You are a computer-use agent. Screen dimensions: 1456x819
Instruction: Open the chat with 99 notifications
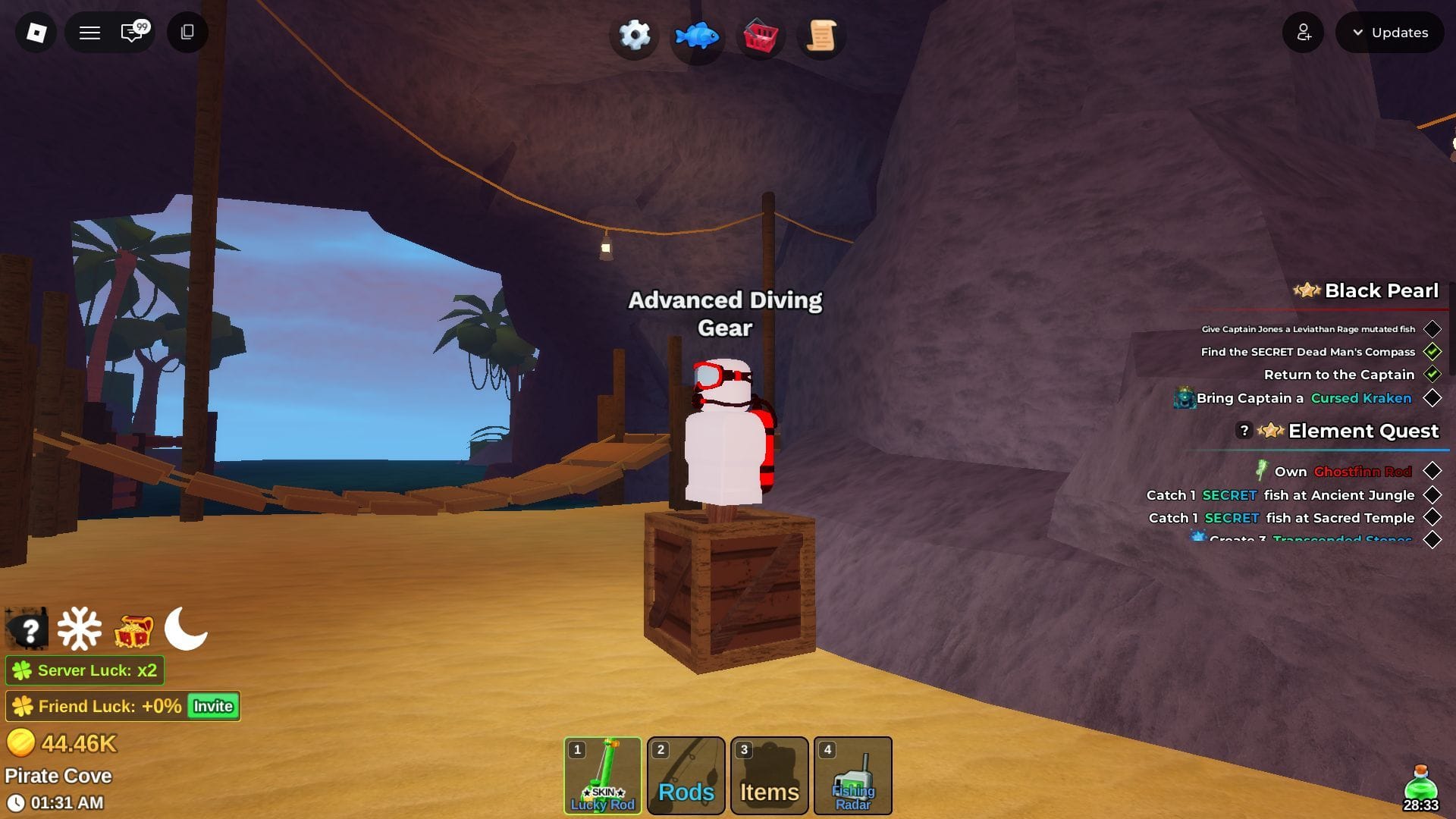(x=133, y=33)
